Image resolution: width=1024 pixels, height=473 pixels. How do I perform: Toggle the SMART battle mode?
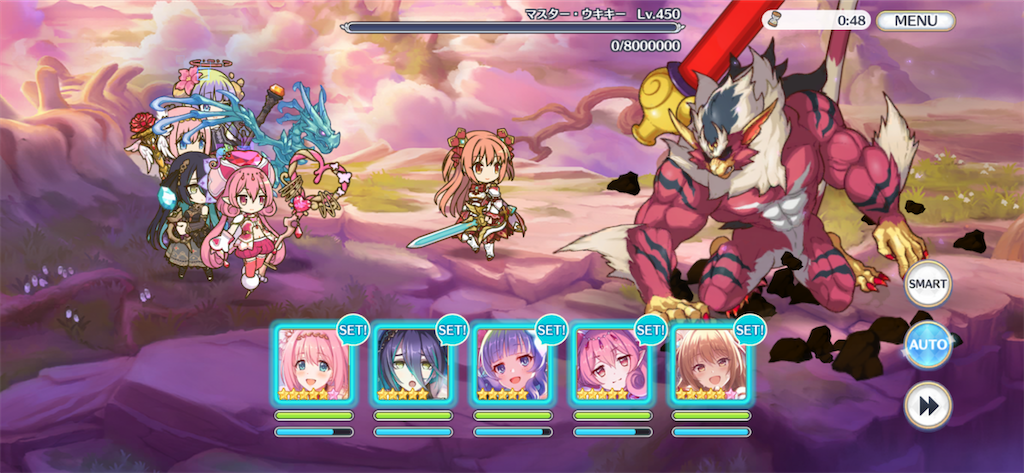927,285
